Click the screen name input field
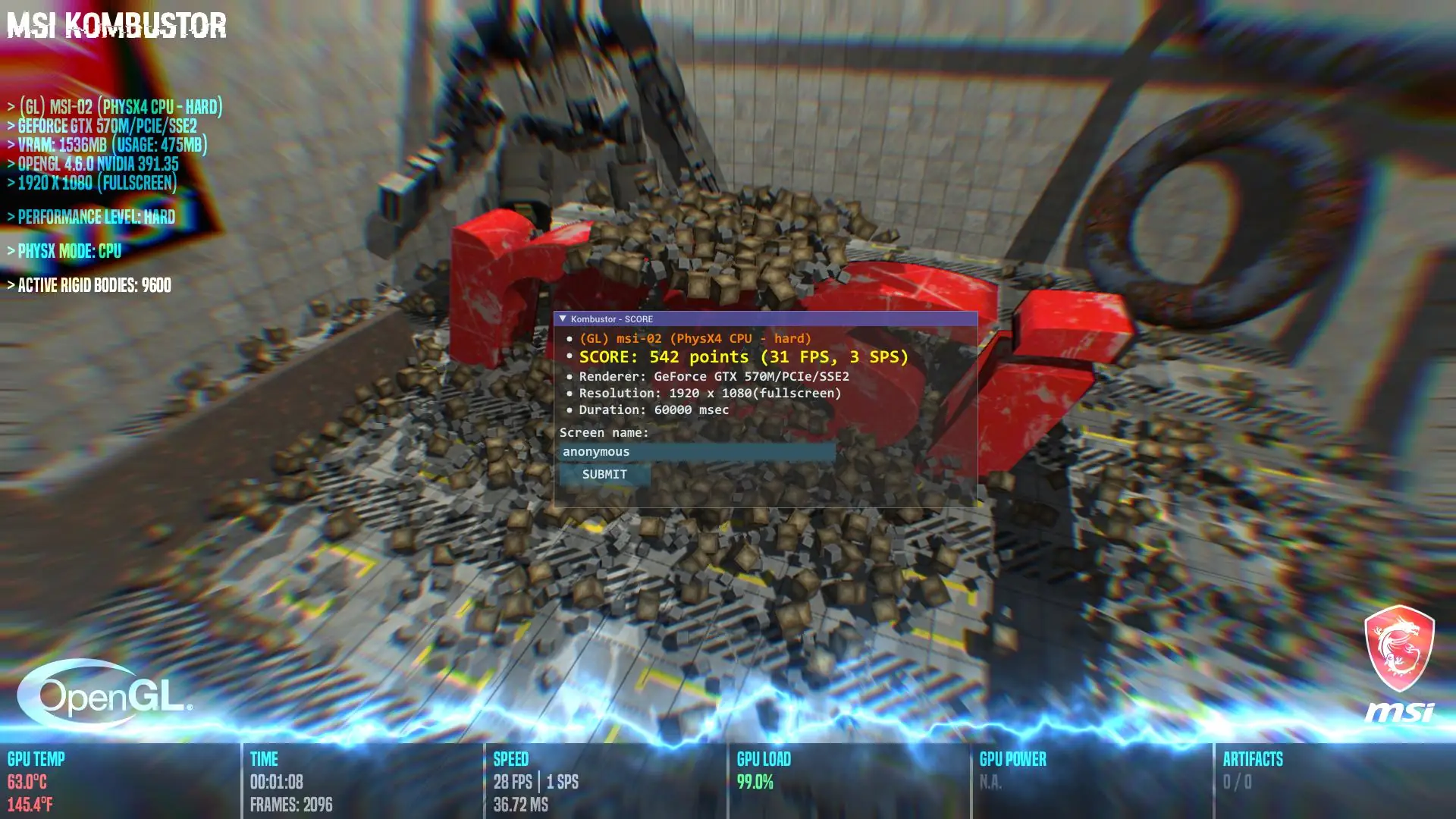Viewport: 1456px width, 819px height. (696, 452)
